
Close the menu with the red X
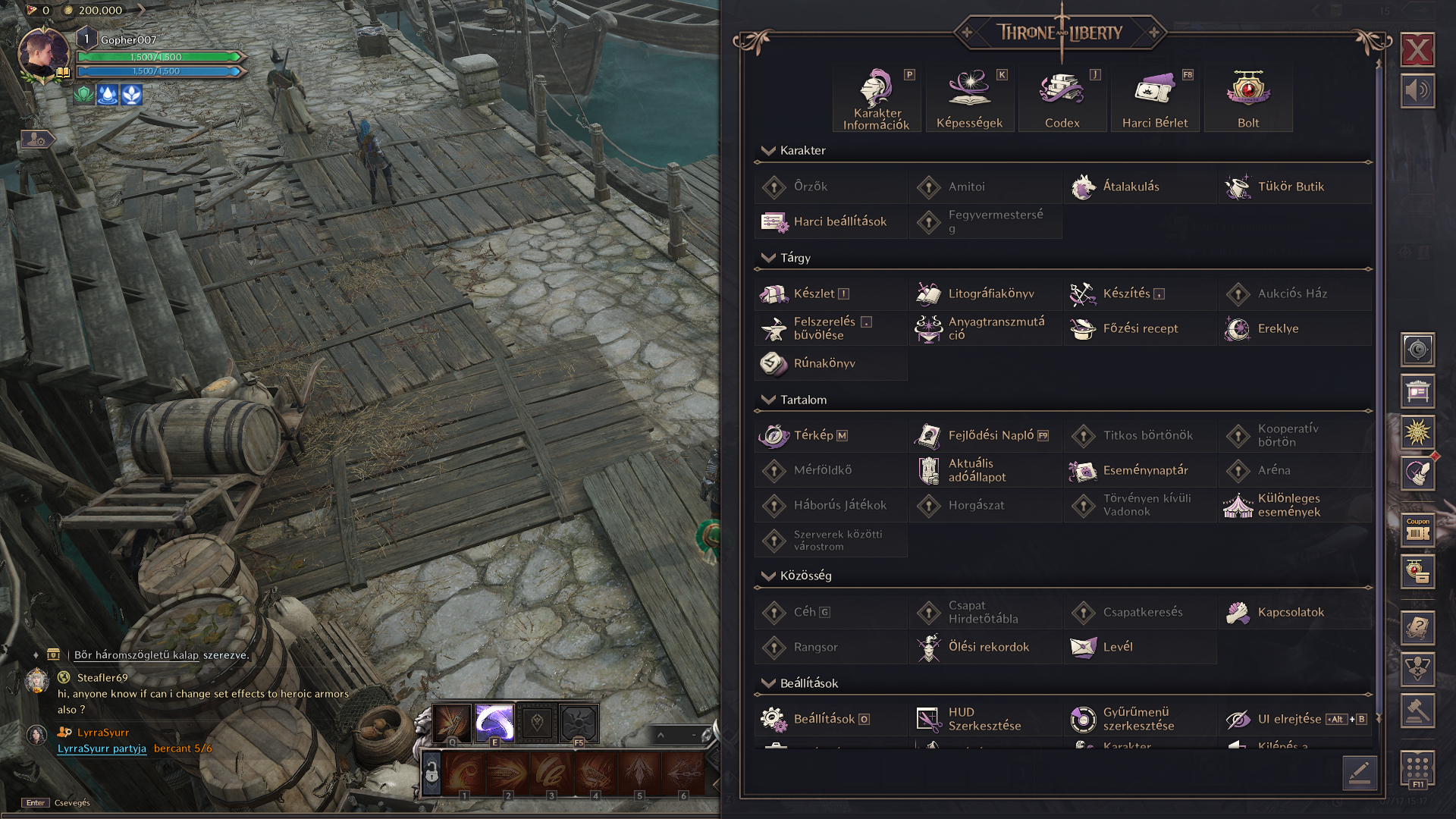coord(1417,51)
